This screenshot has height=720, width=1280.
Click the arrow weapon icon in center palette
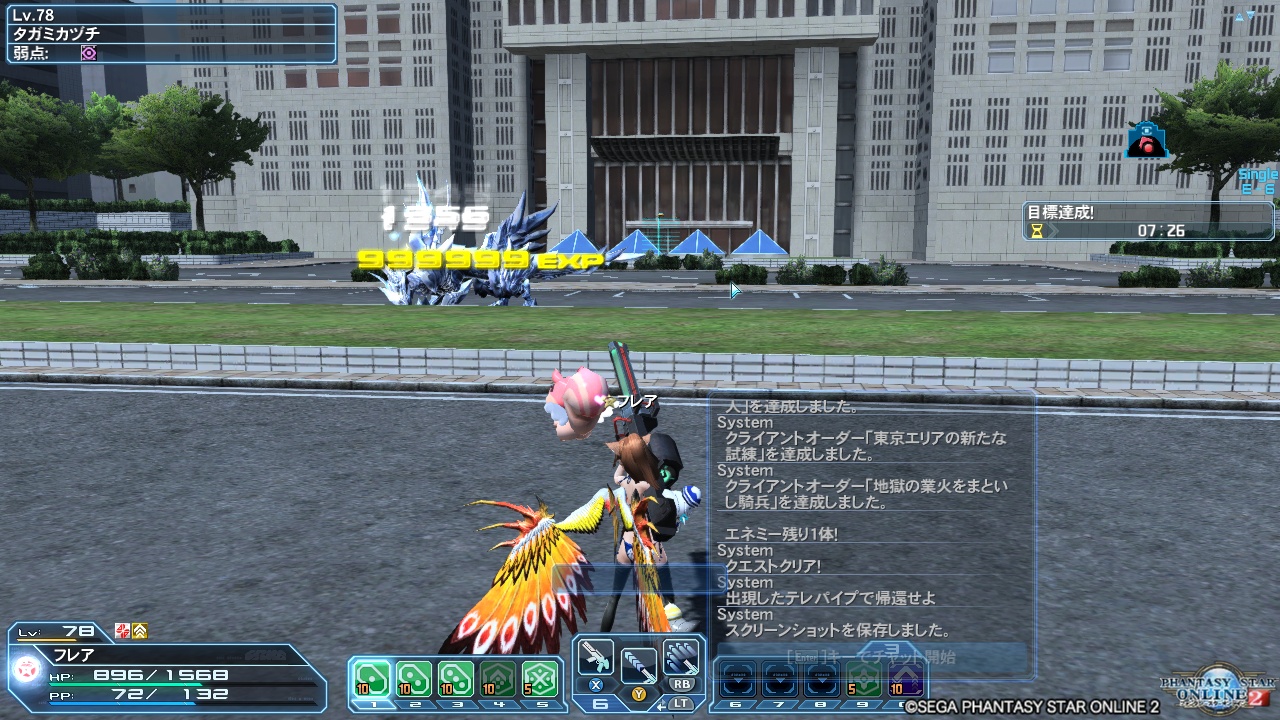click(639, 665)
